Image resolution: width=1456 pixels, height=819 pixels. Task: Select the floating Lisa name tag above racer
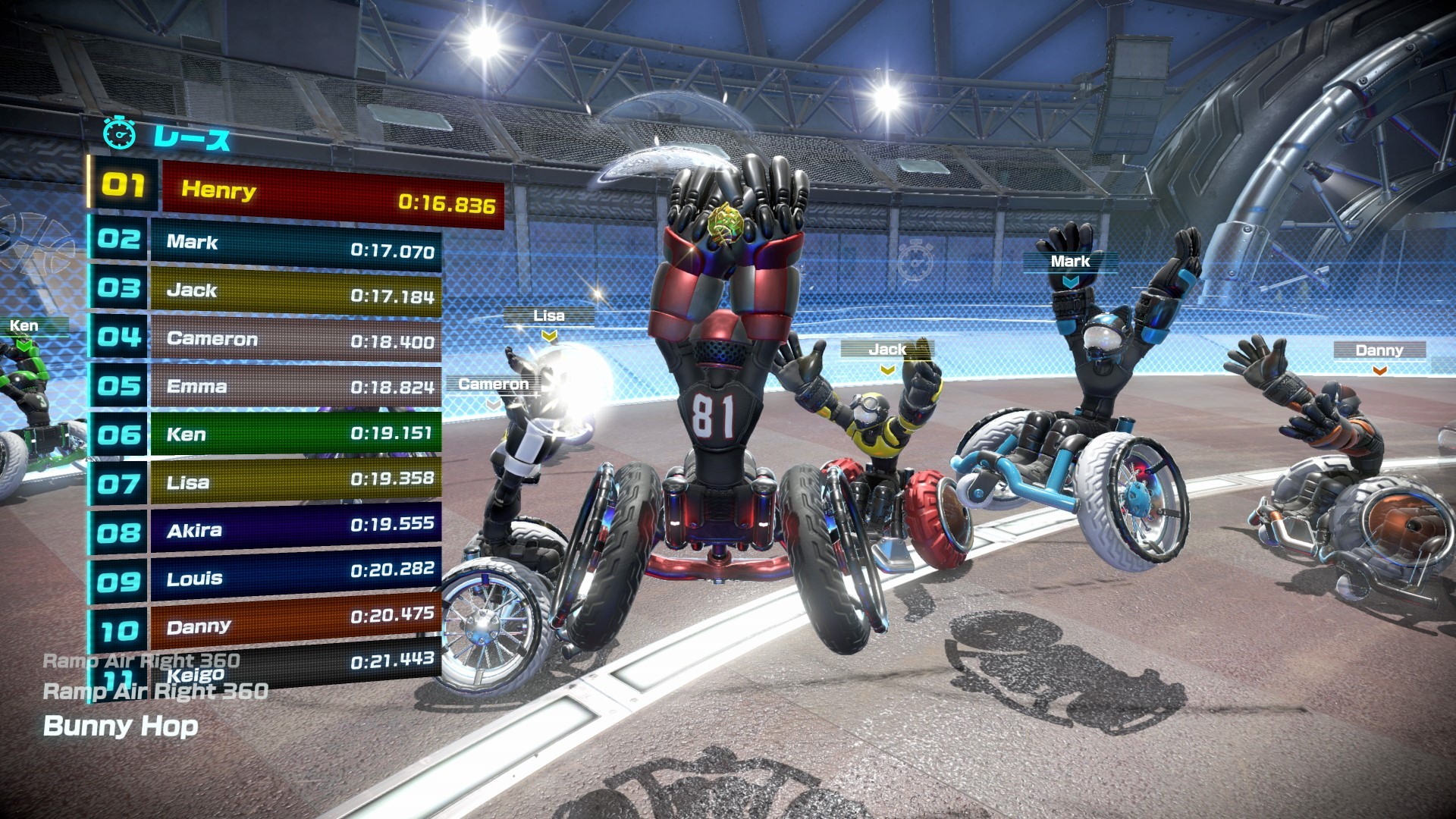pos(548,316)
